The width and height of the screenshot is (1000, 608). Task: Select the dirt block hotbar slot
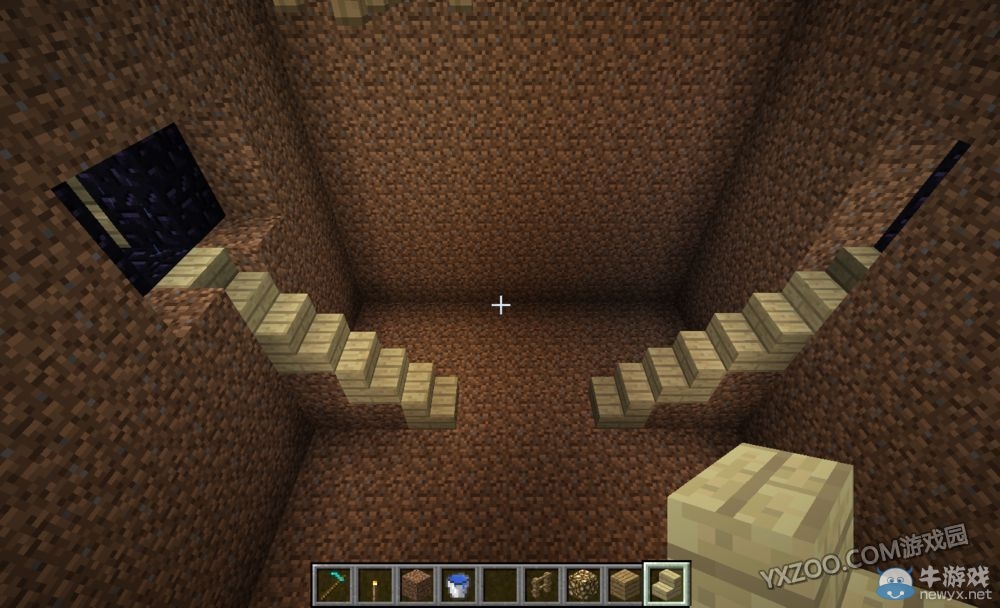click(x=415, y=583)
